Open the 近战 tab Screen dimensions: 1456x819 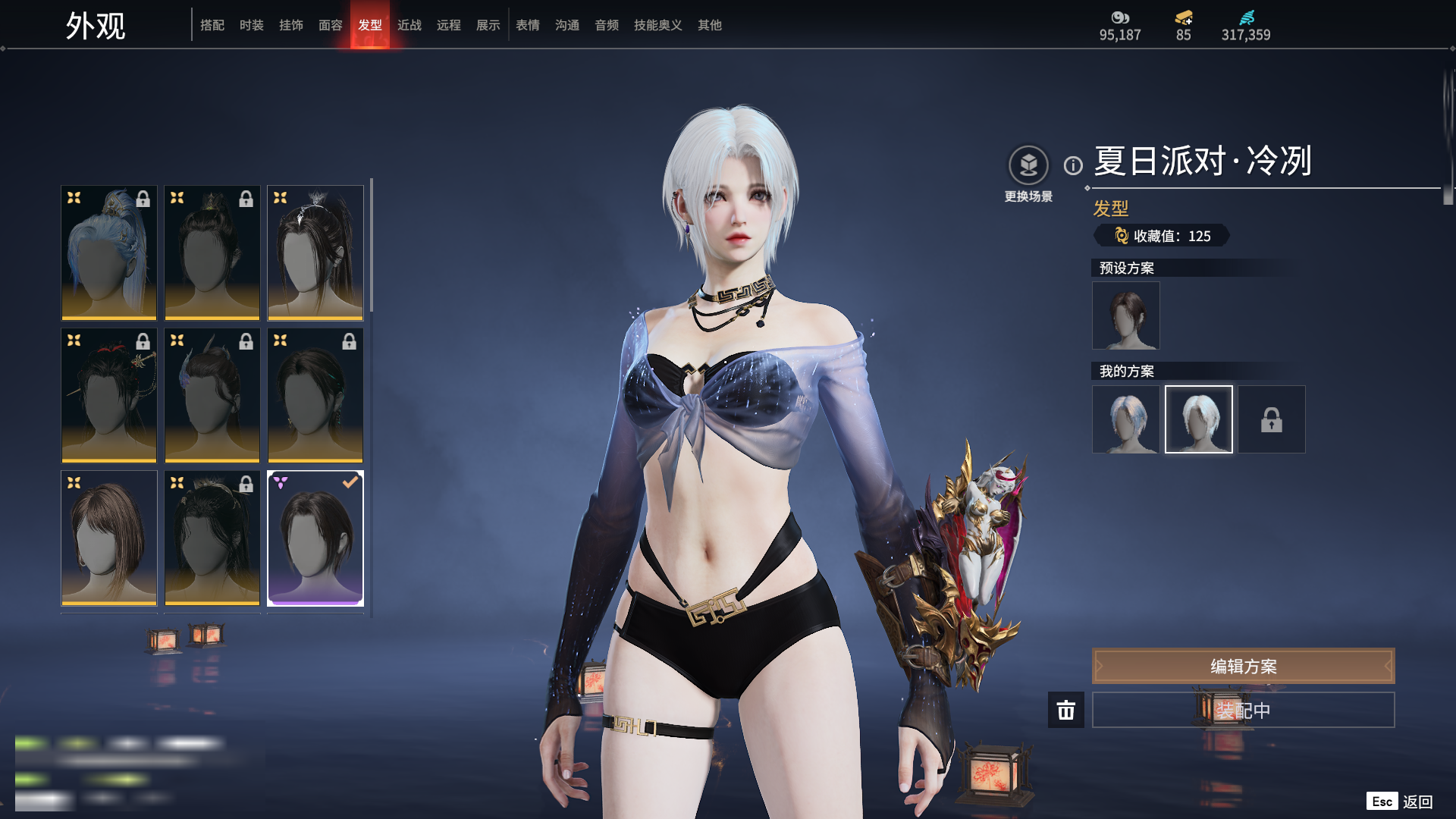(409, 25)
